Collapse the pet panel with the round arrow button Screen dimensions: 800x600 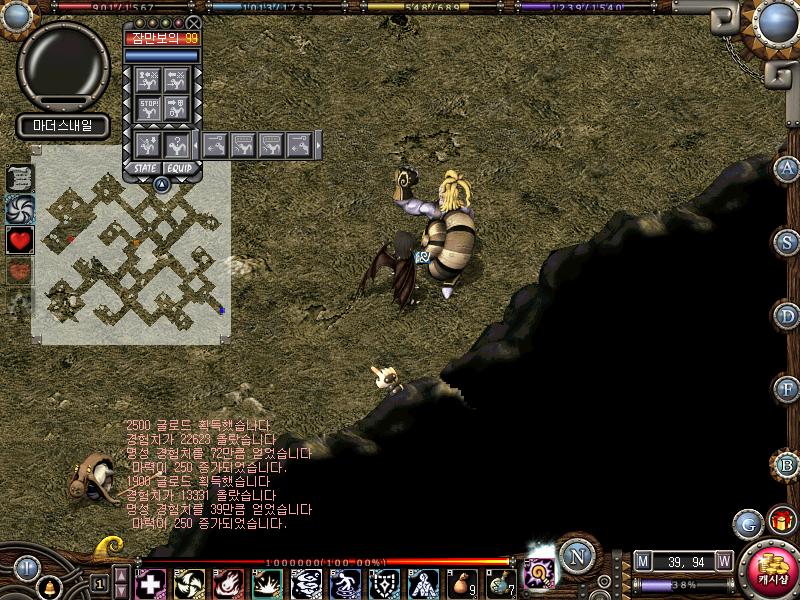161,184
